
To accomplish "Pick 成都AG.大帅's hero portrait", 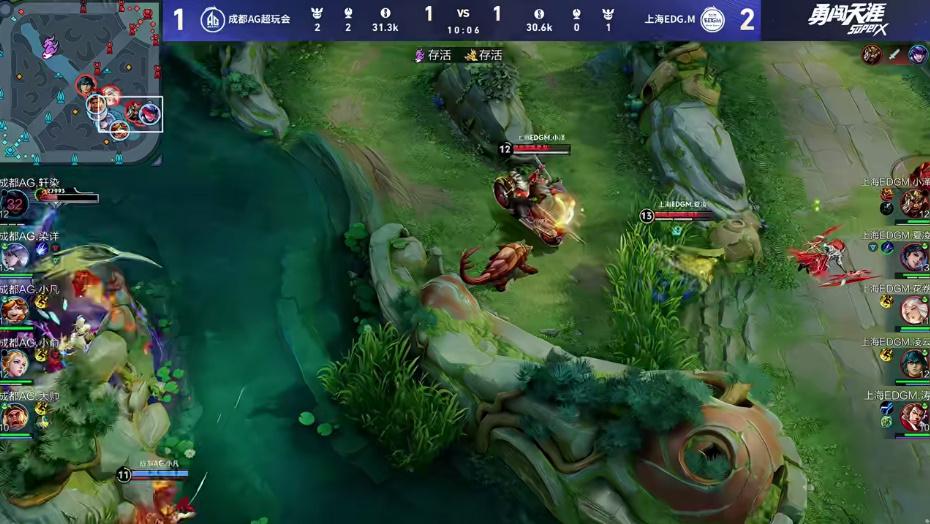I will (14, 416).
